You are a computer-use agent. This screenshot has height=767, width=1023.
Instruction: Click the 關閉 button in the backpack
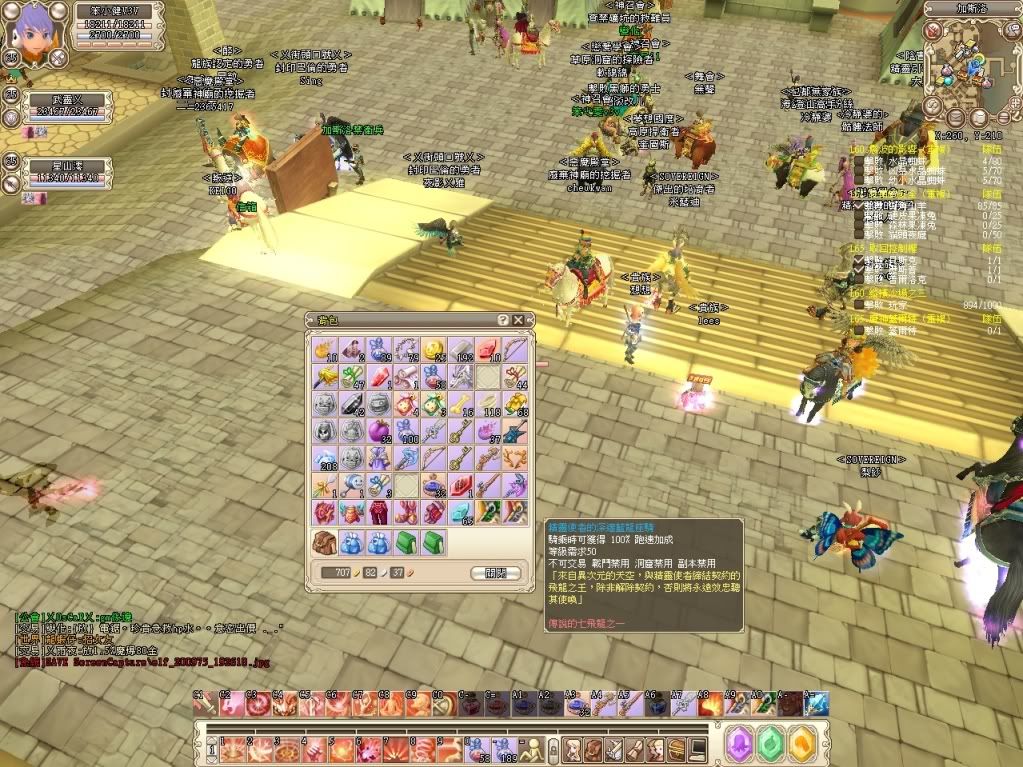click(495, 573)
